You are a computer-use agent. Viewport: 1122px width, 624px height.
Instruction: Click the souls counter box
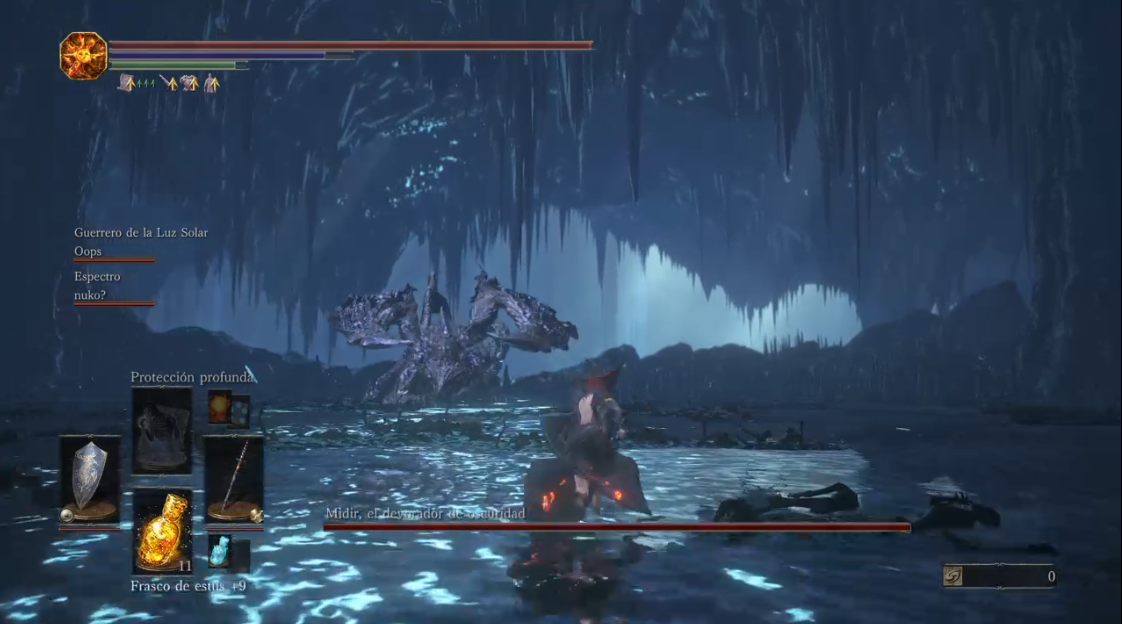(x=999, y=576)
